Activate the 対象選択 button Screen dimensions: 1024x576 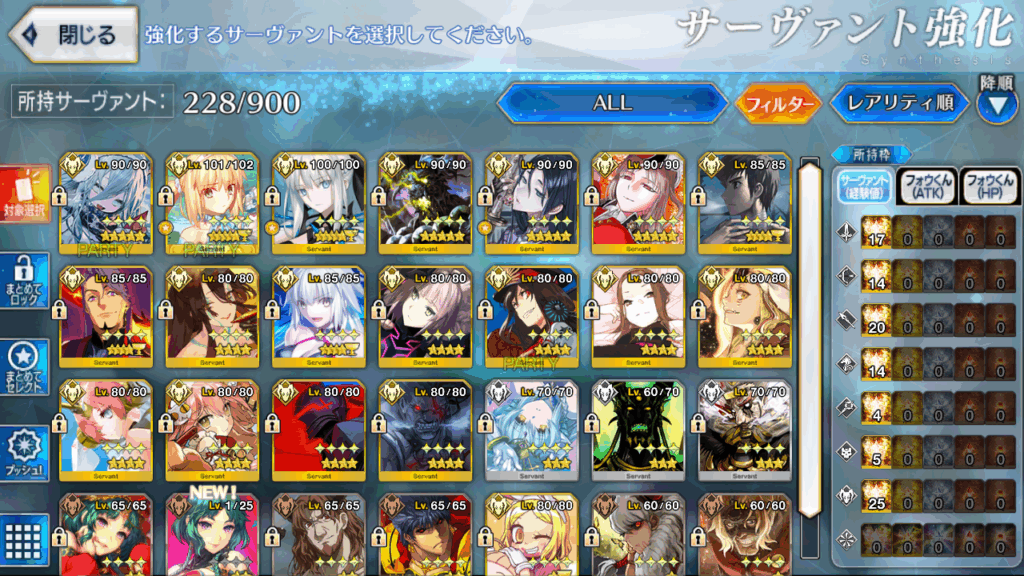click(x=26, y=194)
